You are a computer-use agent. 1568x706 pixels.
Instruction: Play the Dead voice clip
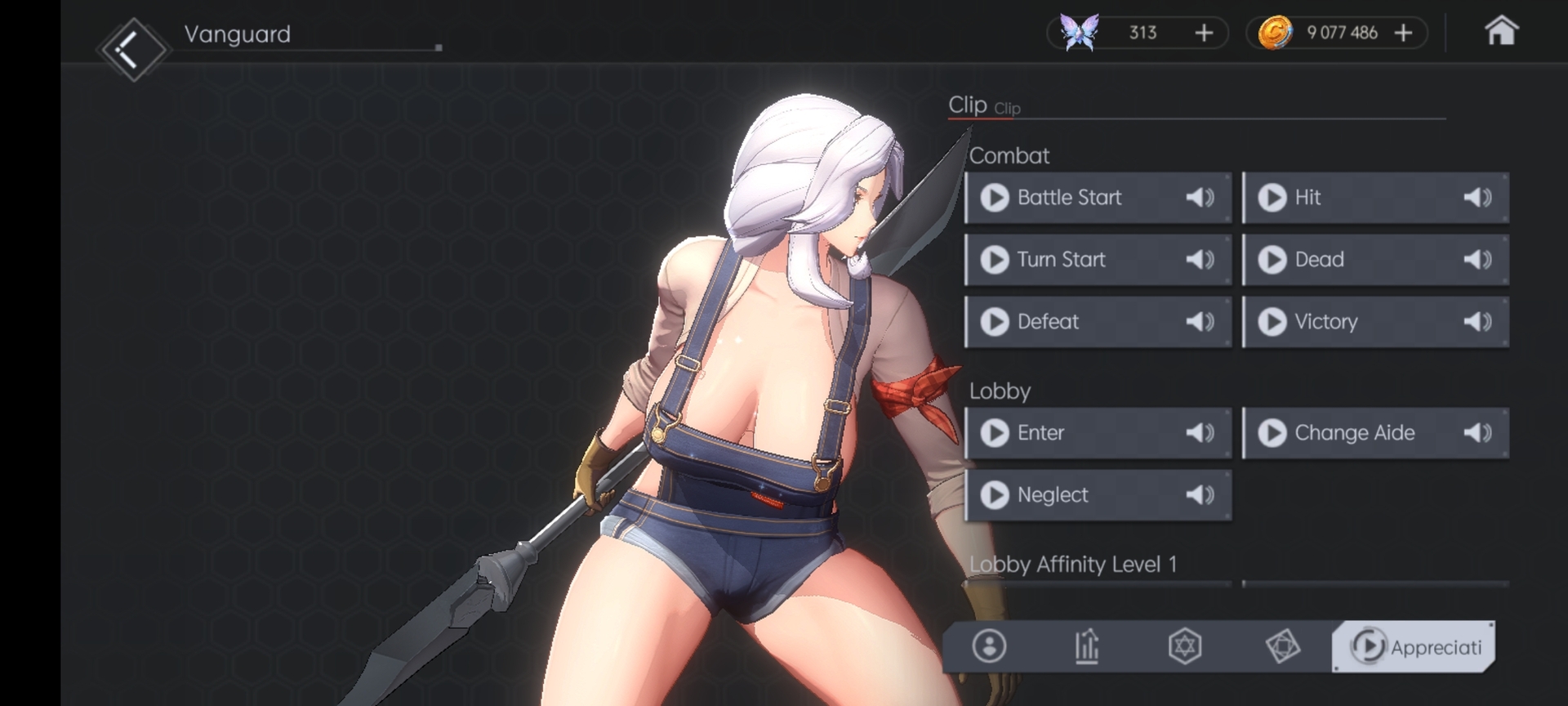pos(1272,260)
